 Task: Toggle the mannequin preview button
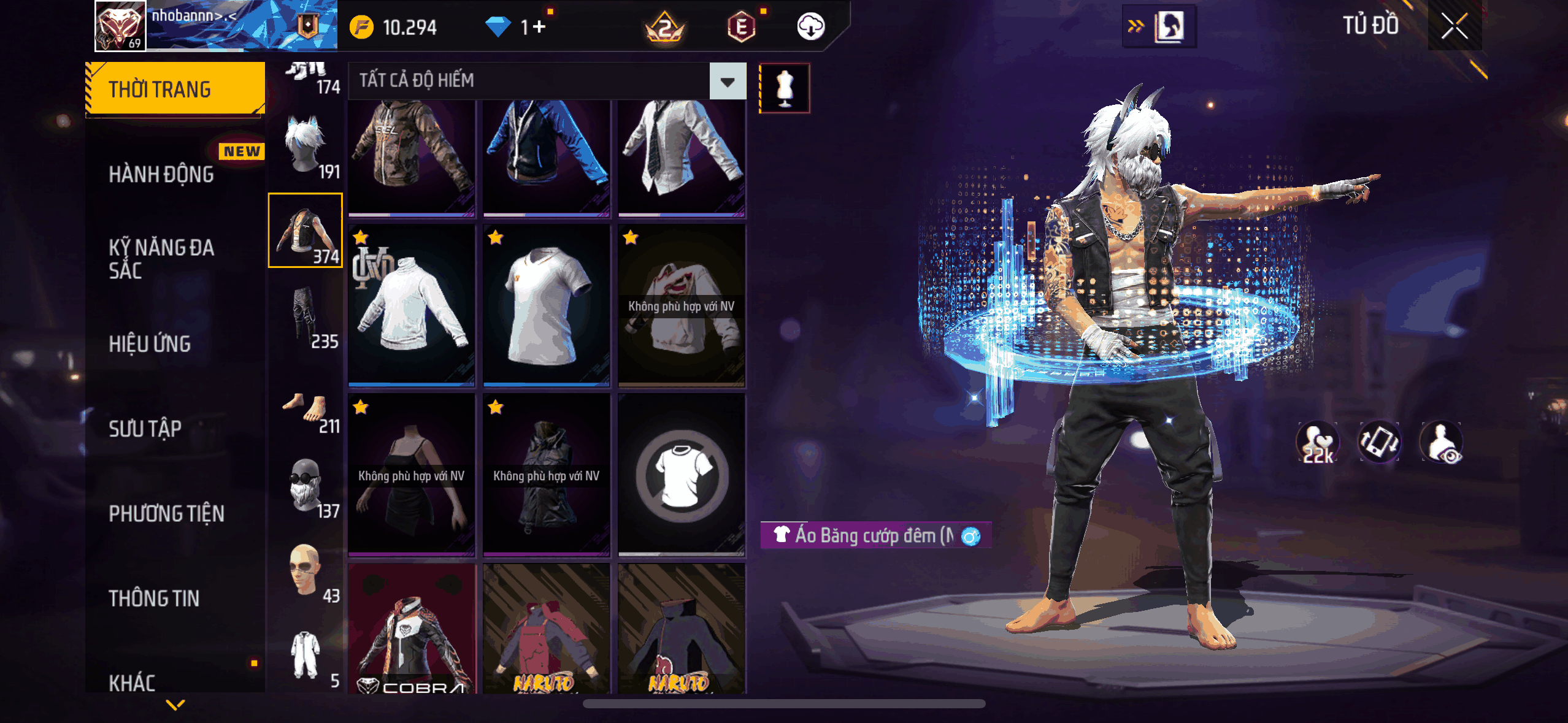coord(785,88)
